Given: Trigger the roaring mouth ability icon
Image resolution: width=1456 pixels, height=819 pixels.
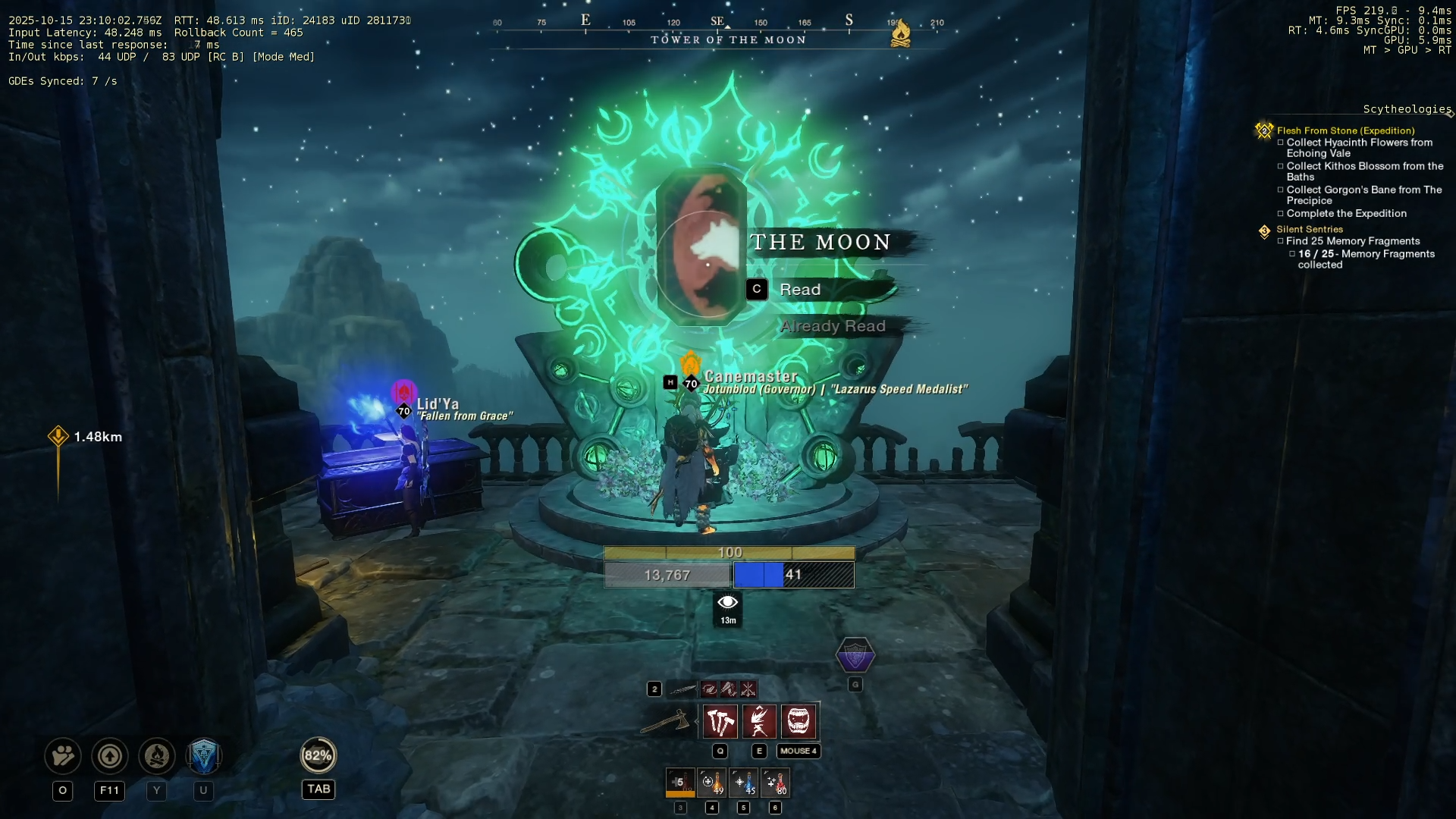Looking at the screenshot, I should 799,721.
